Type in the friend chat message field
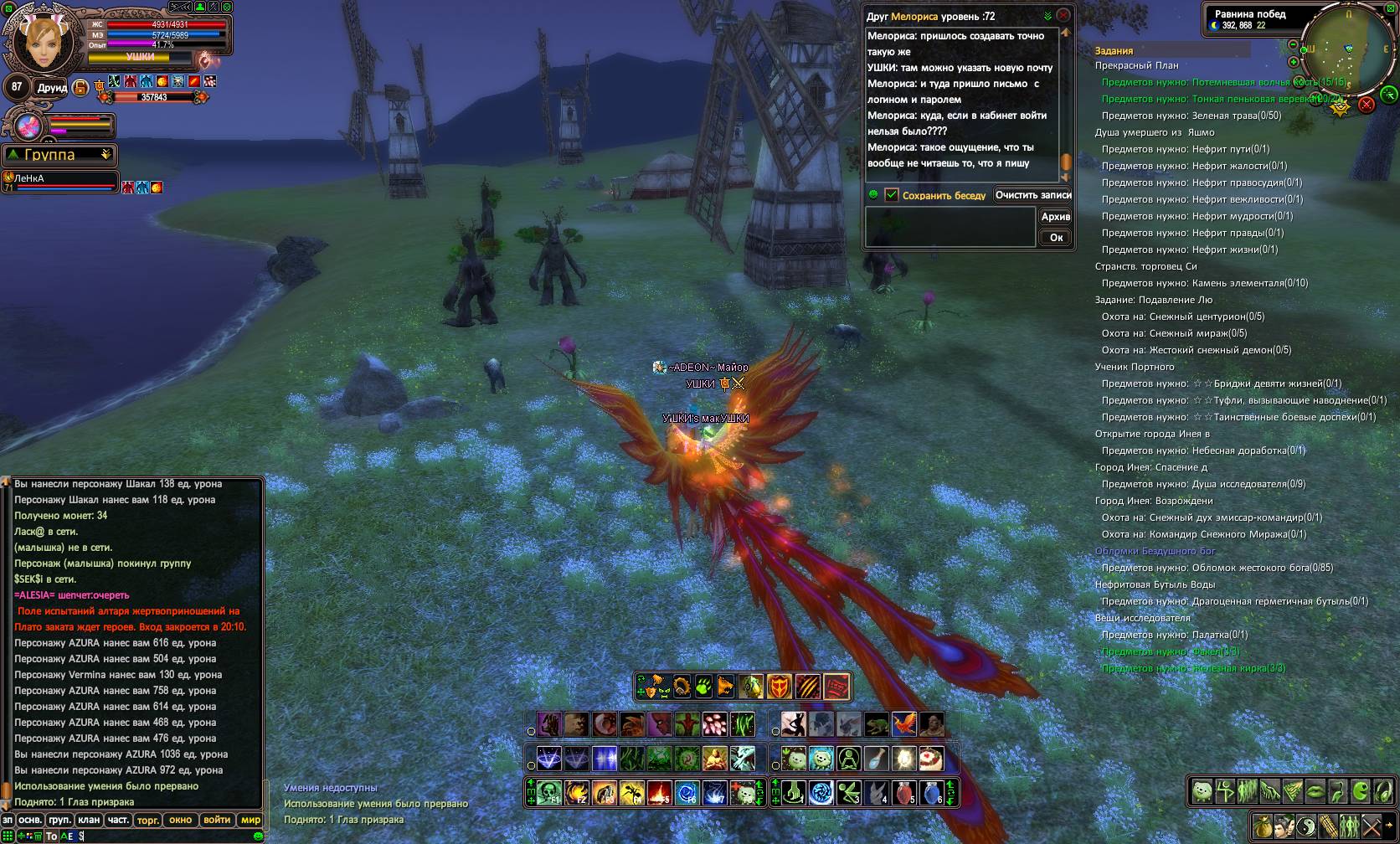Viewport: 1400px width, 844px height. pyautogui.click(x=950, y=227)
